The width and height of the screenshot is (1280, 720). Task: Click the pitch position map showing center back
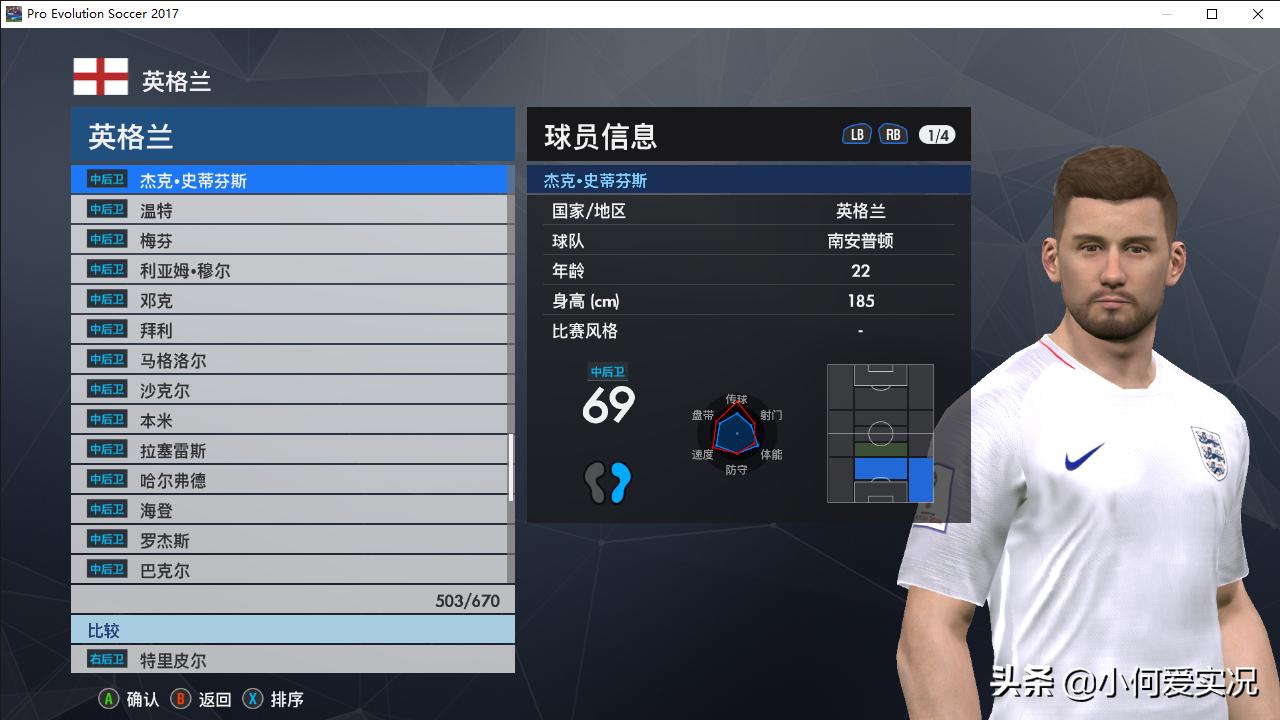[x=880, y=434]
